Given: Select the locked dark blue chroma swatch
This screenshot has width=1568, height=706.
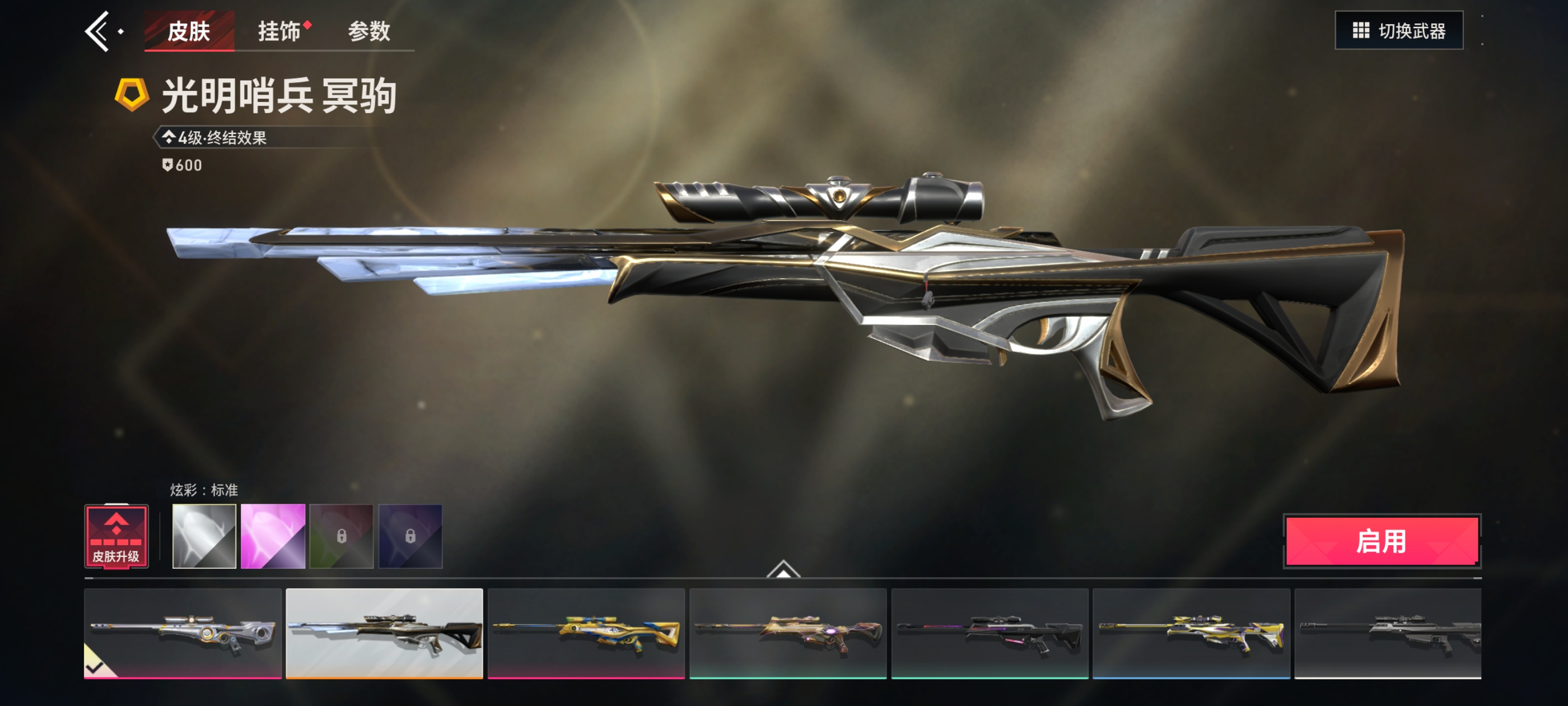Looking at the screenshot, I should [410, 536].
